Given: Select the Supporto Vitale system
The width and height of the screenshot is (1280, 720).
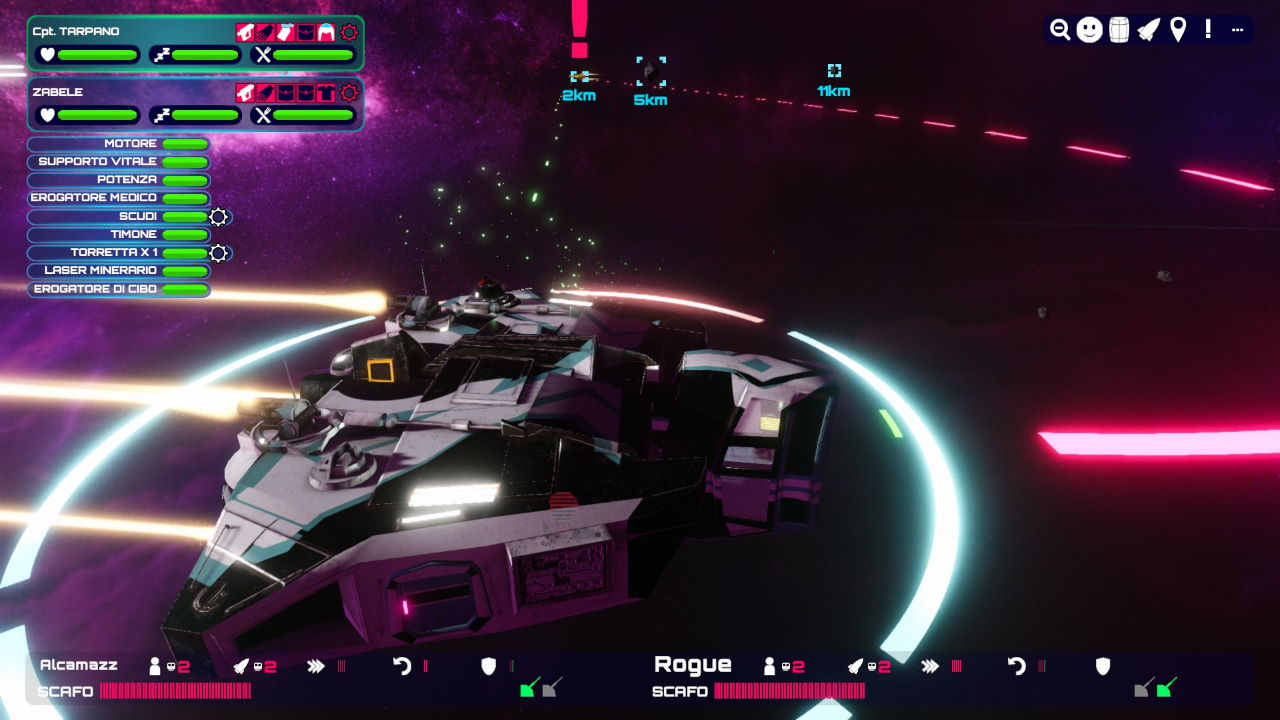Looking at the screenshot, I should pyautogui.click(x=119, y=162).
